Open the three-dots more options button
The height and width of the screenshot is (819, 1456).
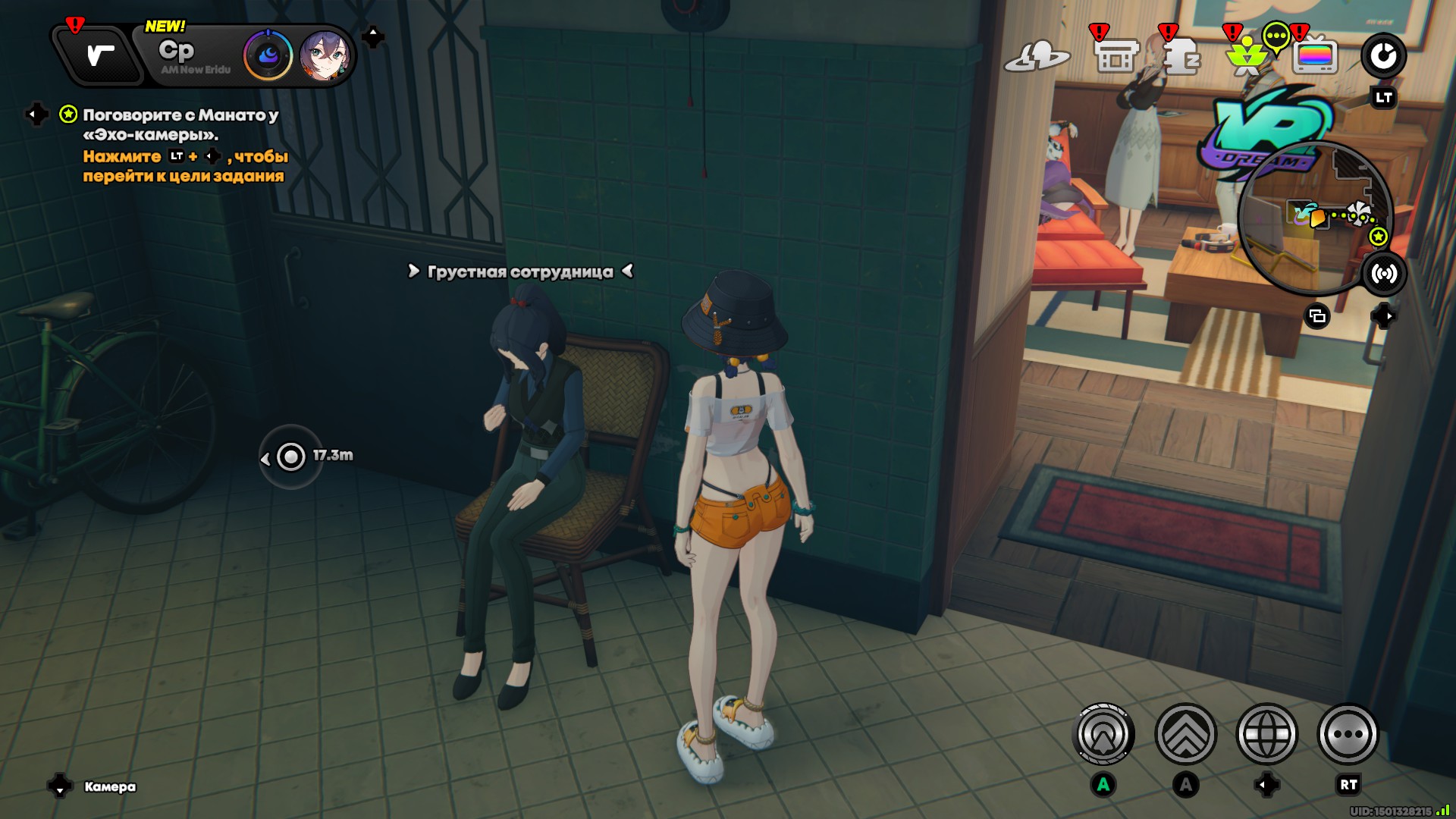(1348, 734)
